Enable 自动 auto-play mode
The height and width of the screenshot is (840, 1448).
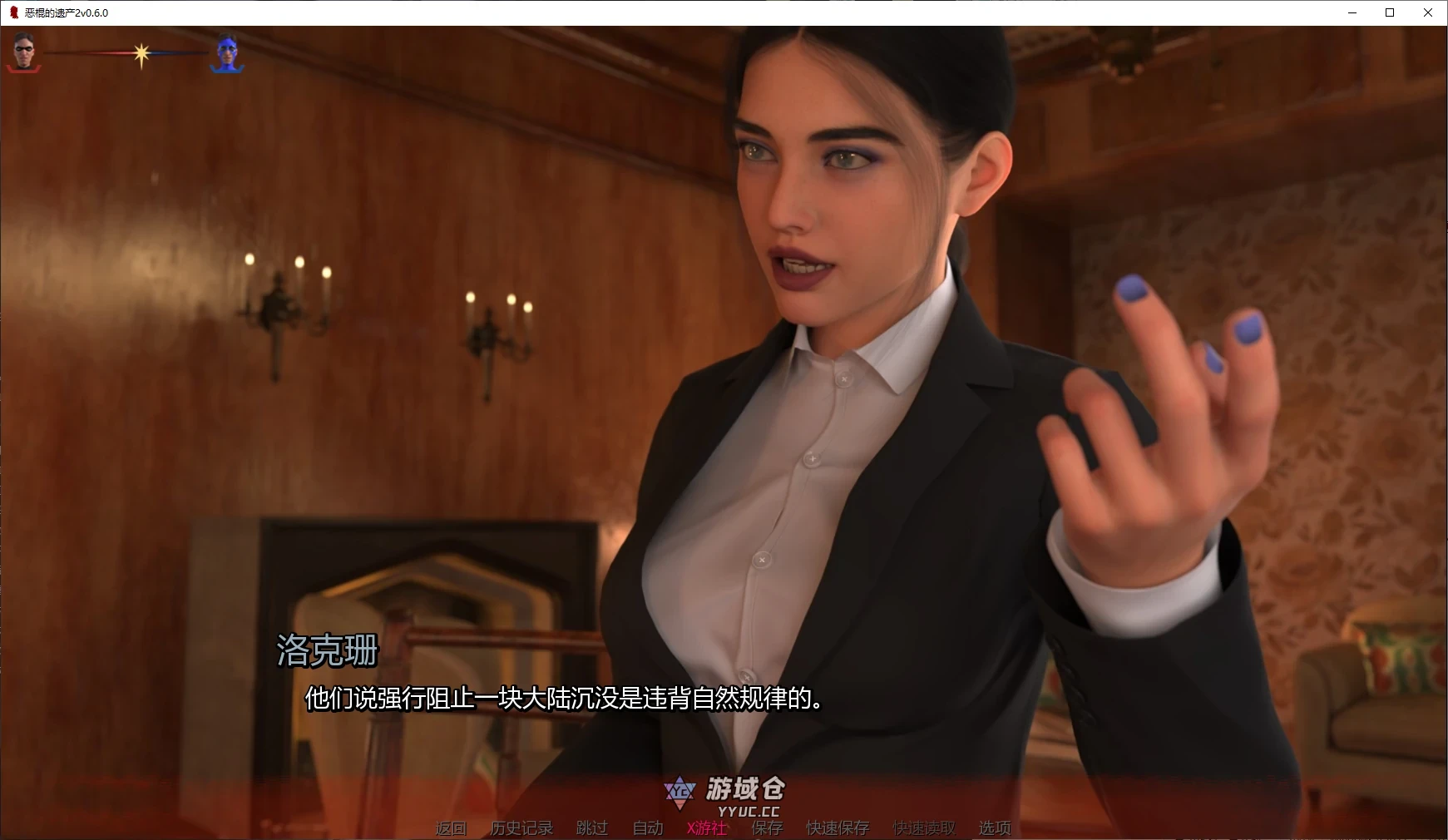647,828
